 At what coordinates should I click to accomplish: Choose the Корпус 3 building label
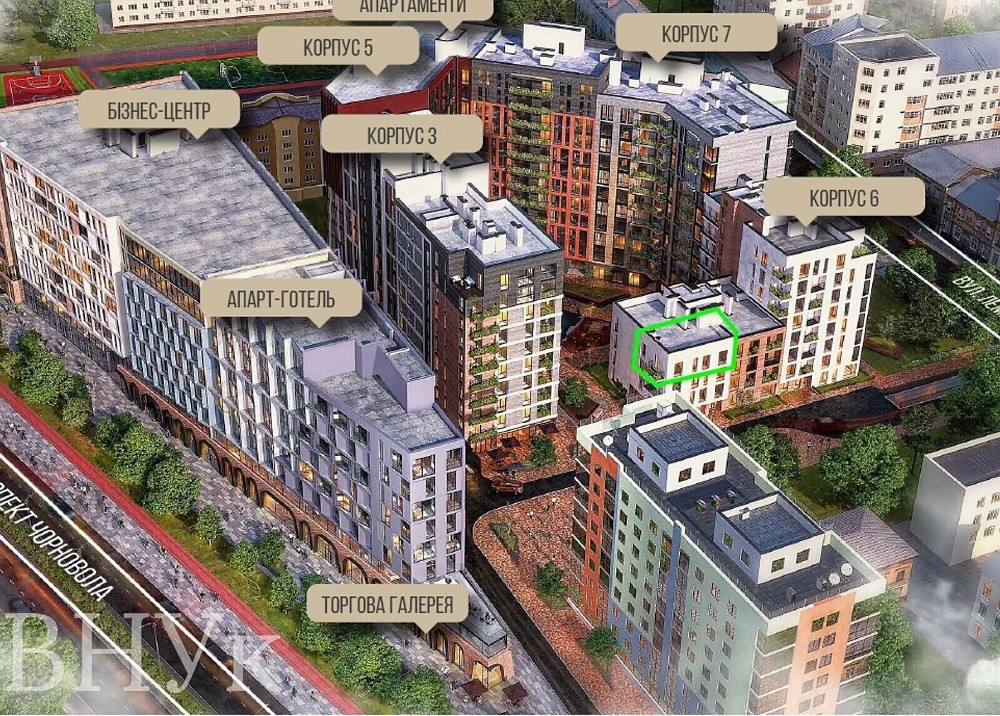pyautogui.click(x=403, y=133)
